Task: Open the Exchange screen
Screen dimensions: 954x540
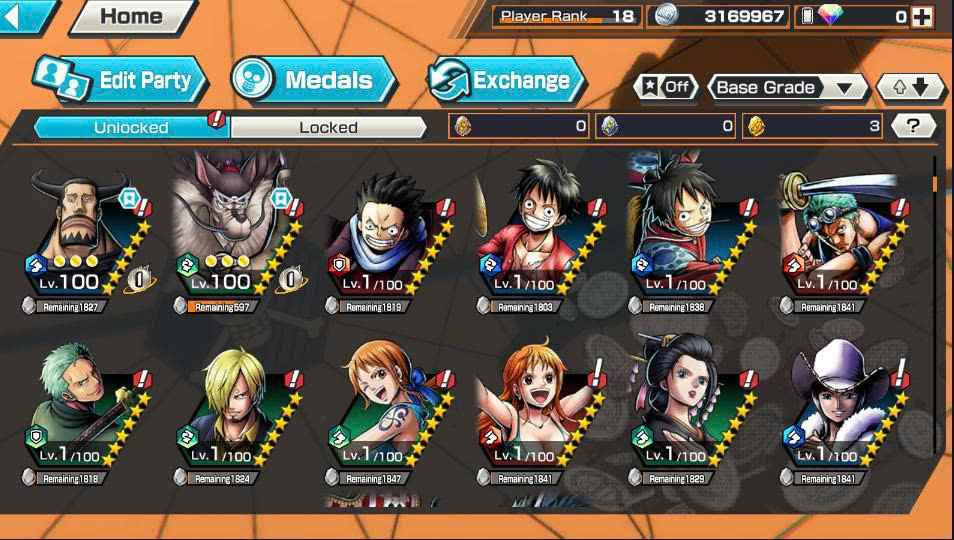Action: pyautogui.click(x=507, y=80)
